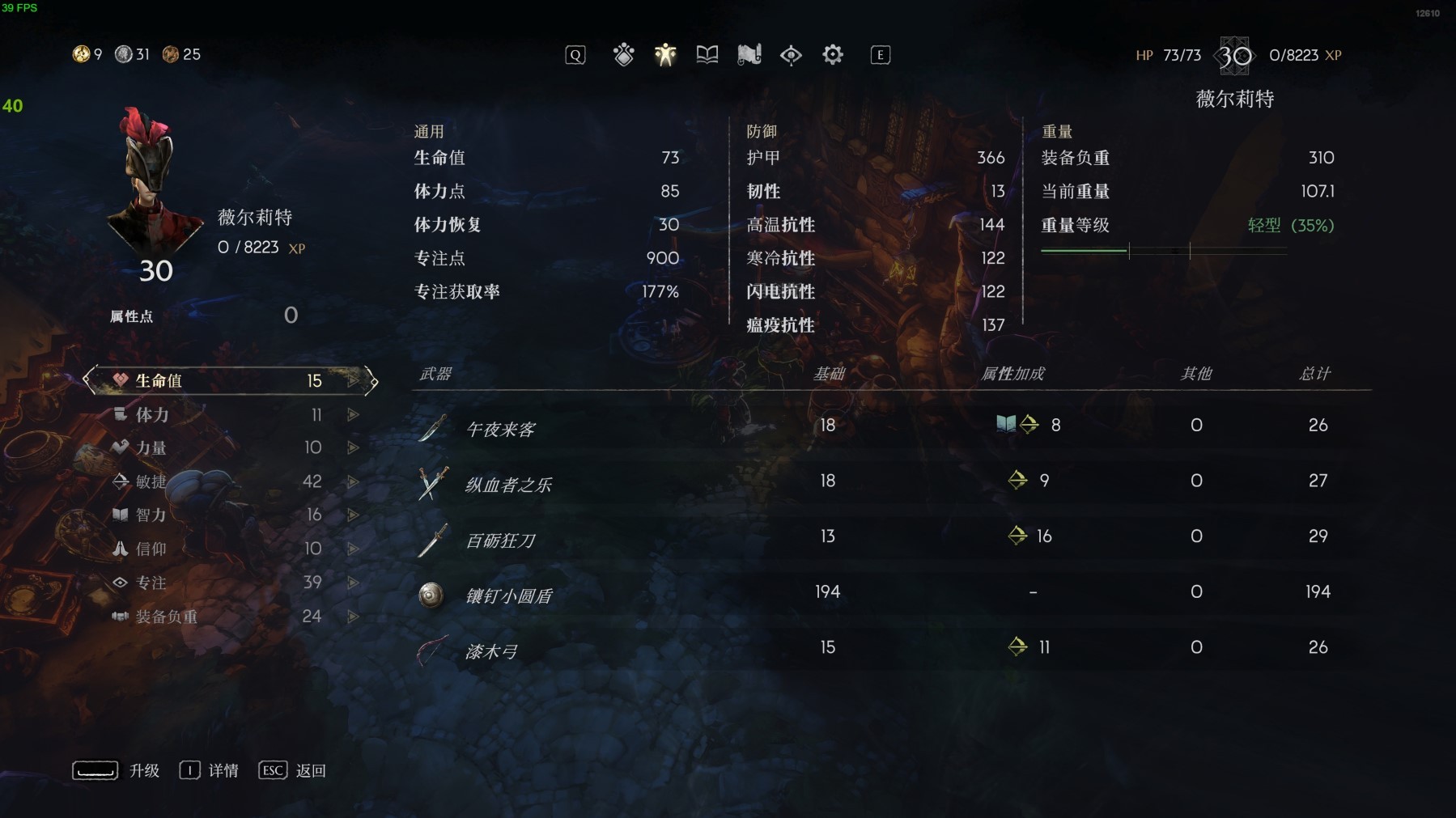Image resolution: width=1456 pixels, height=818 pixels.
Task: Click the E interaction icon in top bar
Action: coord(880,54)
